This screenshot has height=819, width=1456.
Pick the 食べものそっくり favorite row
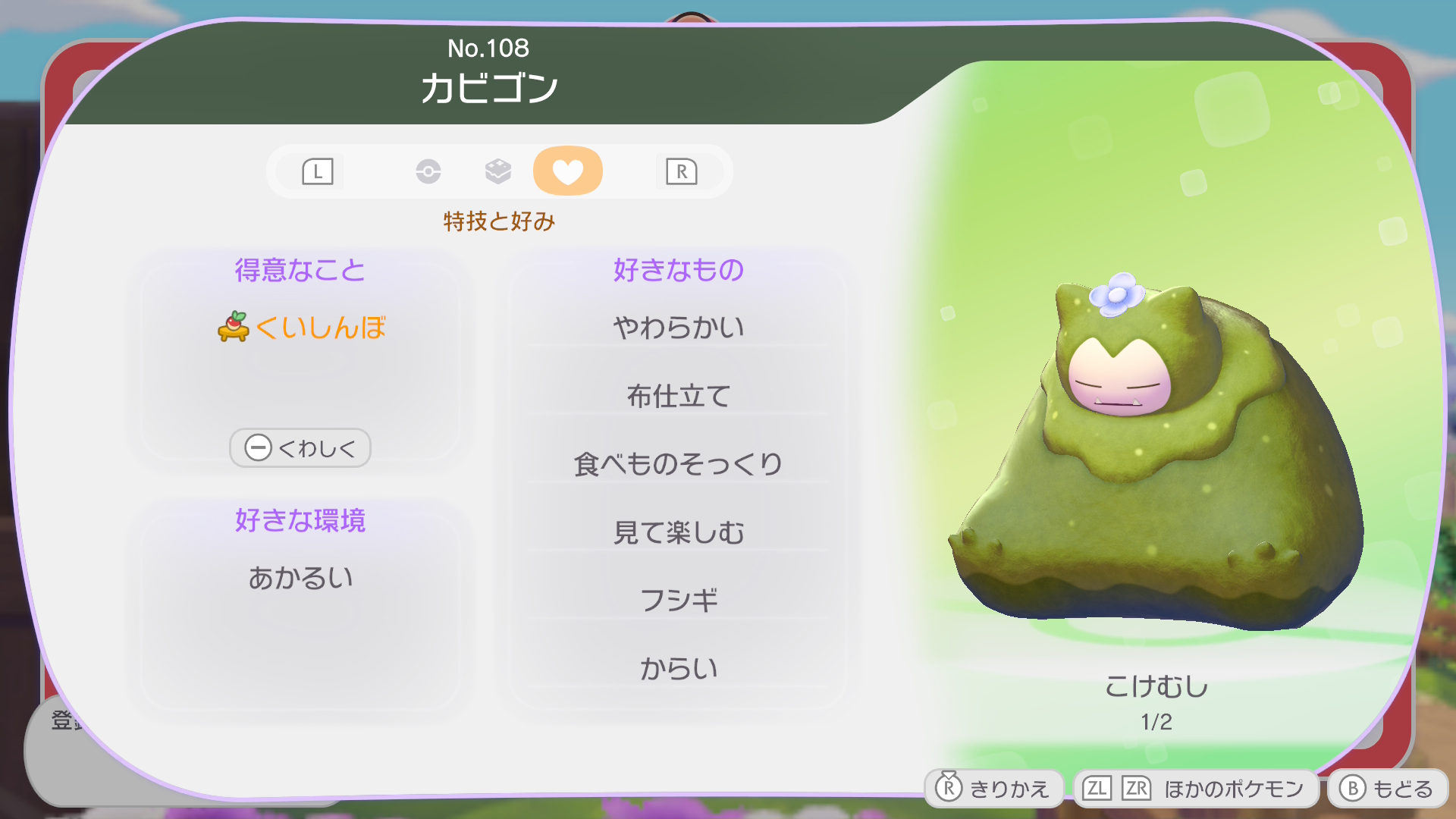(678, 464)
